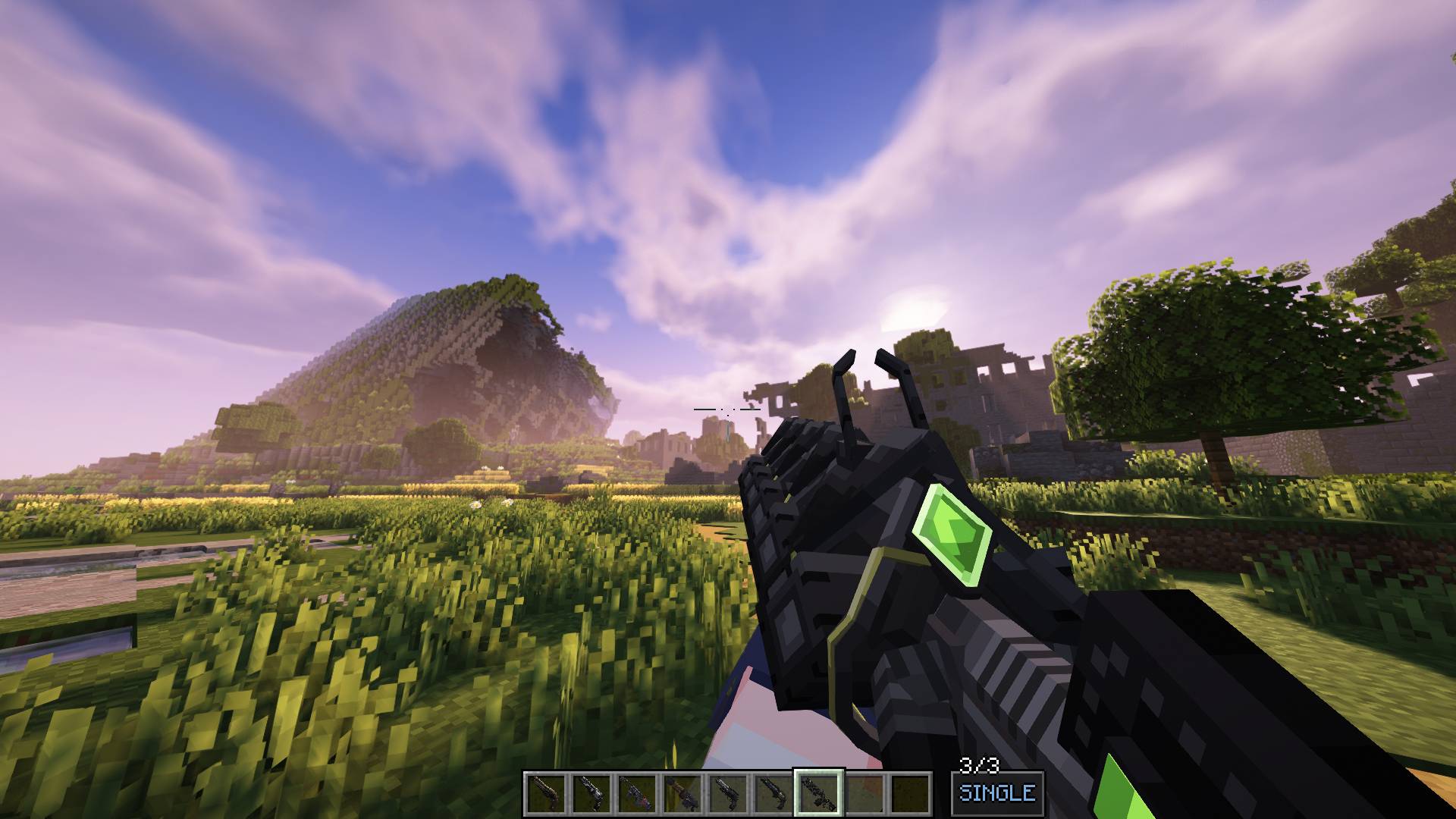This screenshot has height=819, width=1456.
Task: Select the pistol in the second hotbar slot
Action: [x=591, y=792]
